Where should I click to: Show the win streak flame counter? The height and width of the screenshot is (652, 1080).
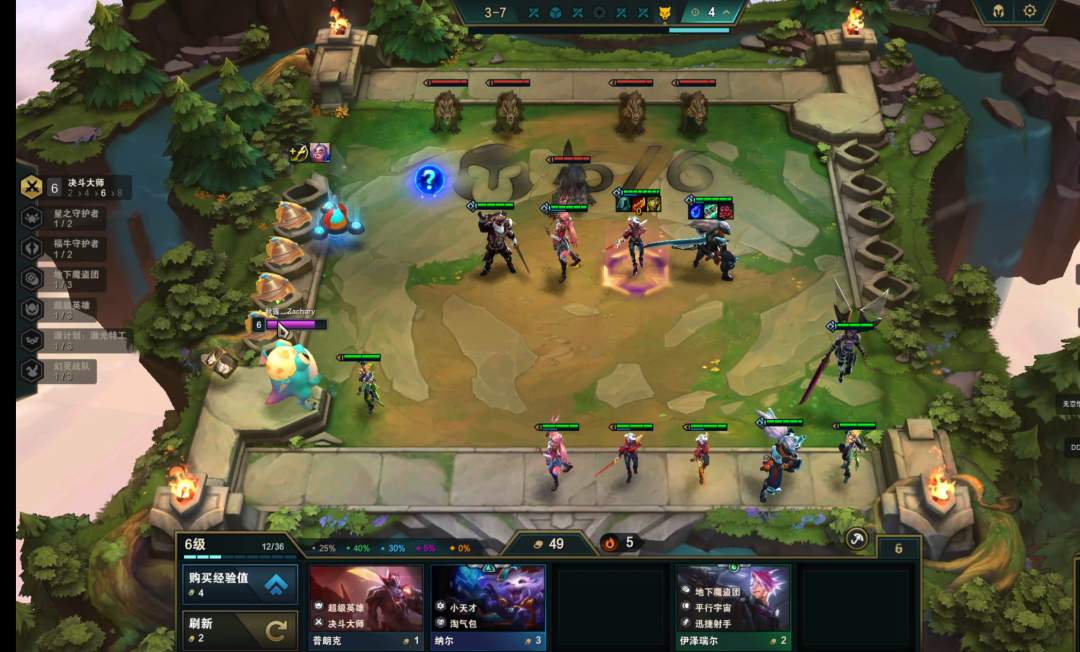611,543
